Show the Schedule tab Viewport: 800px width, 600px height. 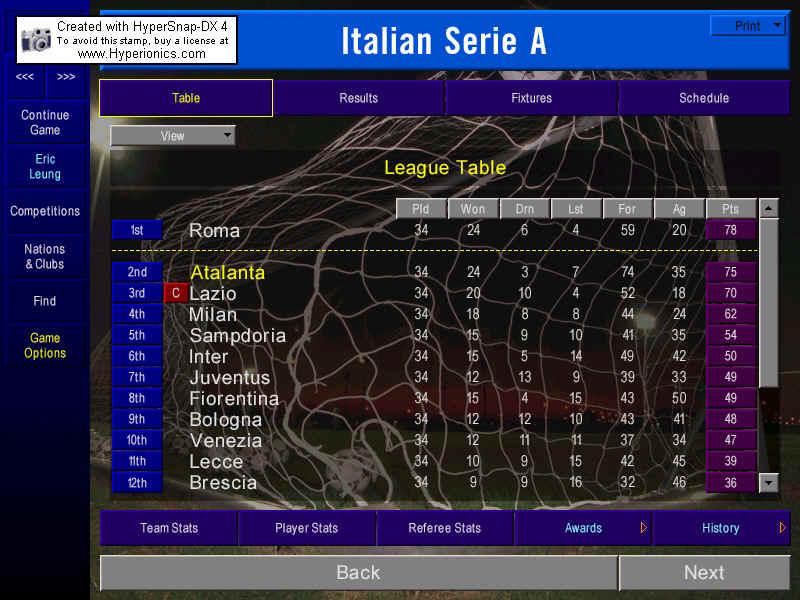704,98
